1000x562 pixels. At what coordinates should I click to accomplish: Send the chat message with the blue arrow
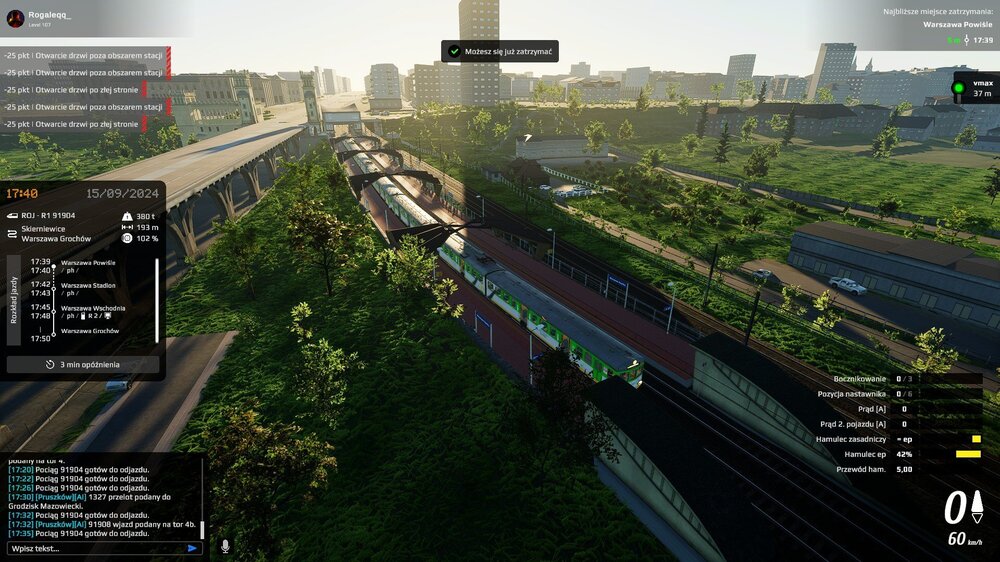click(x=192, y=548)
